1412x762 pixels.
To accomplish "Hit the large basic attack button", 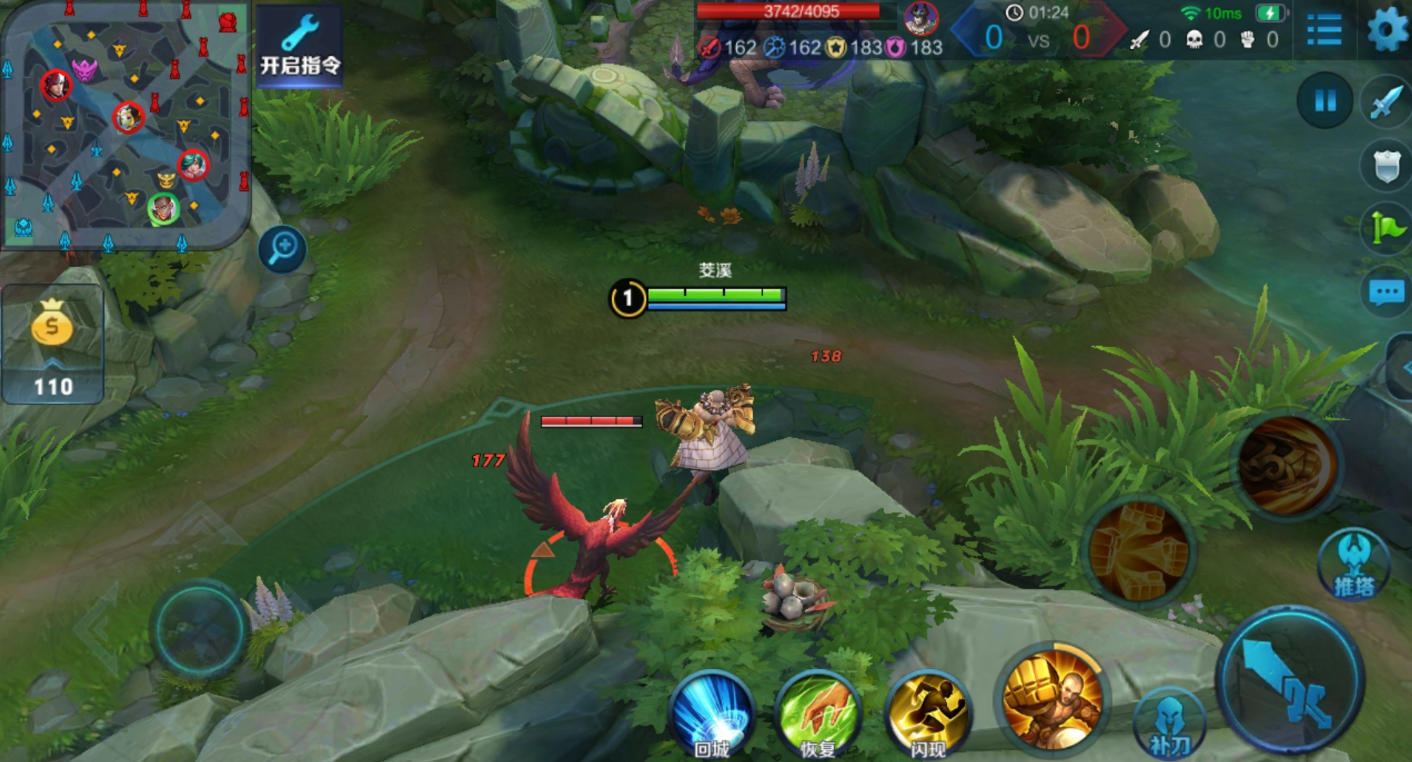I will point(1290,680).
